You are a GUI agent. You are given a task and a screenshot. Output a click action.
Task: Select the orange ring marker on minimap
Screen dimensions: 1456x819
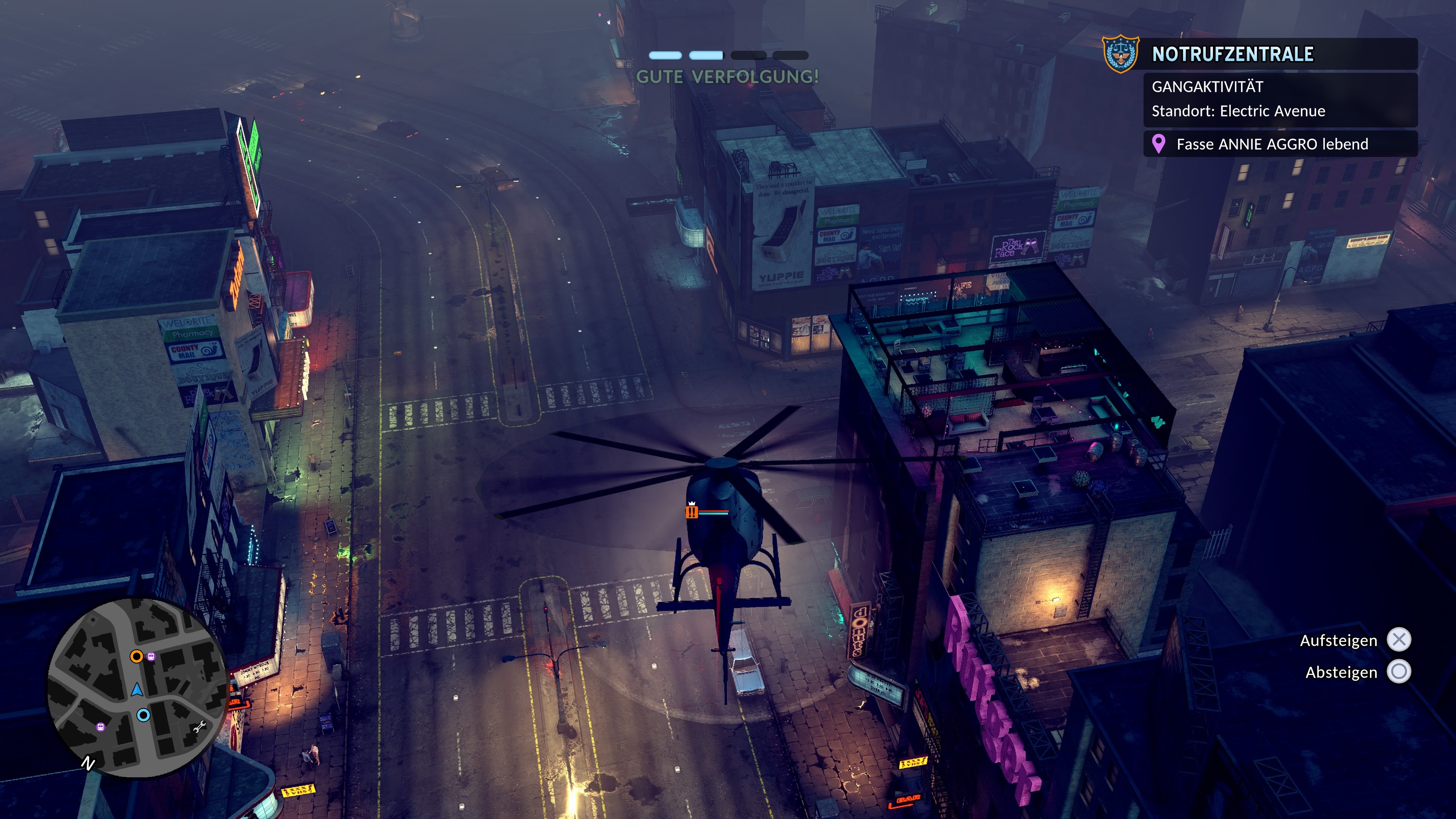(x=136, y=656)
